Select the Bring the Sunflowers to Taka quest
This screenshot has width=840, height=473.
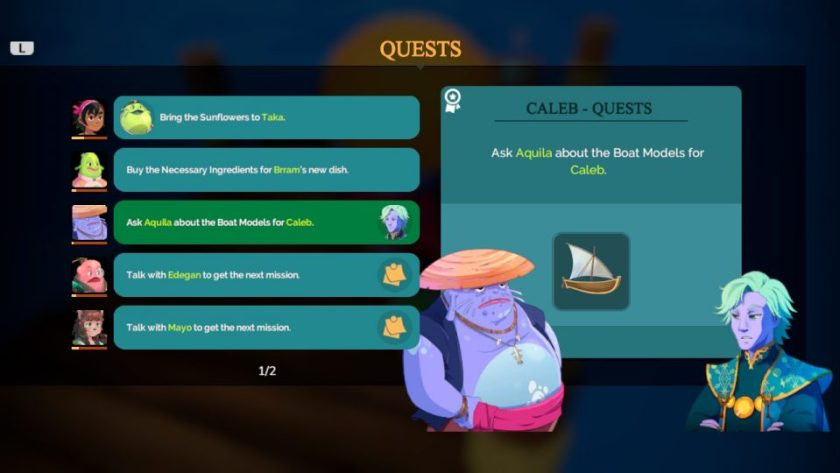266,118
